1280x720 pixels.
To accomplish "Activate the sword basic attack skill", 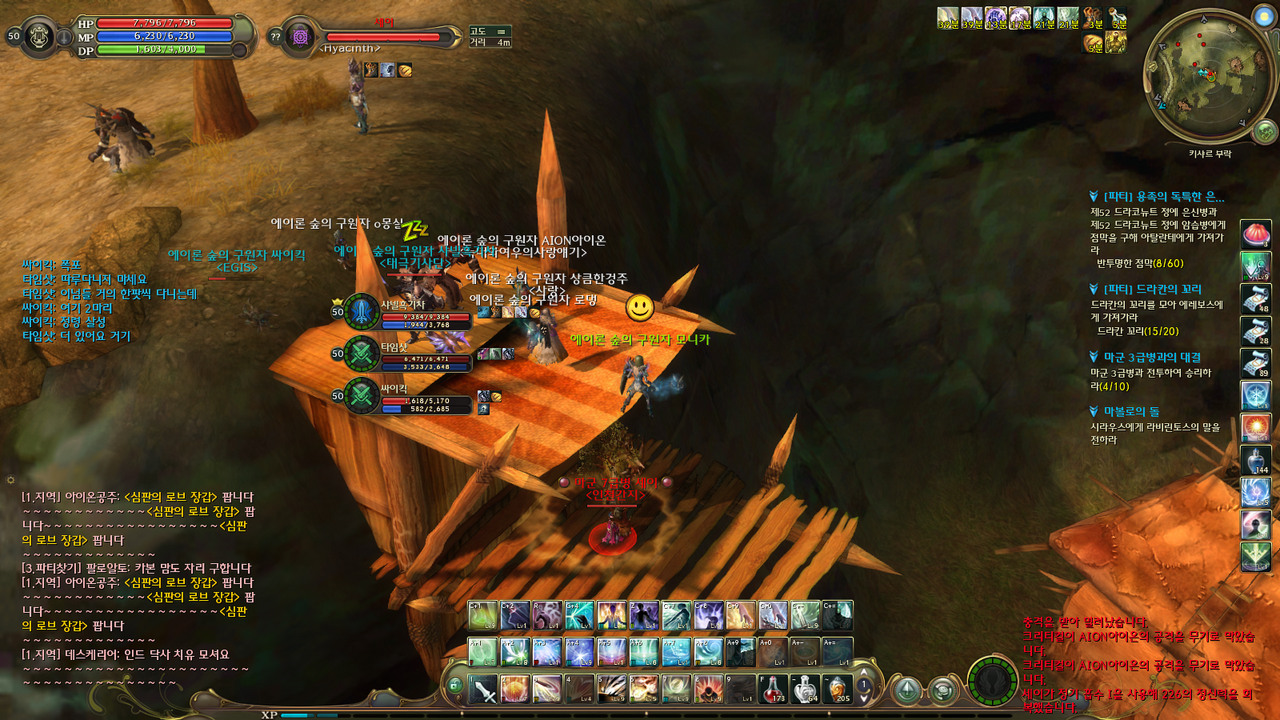I will (484, 688).
